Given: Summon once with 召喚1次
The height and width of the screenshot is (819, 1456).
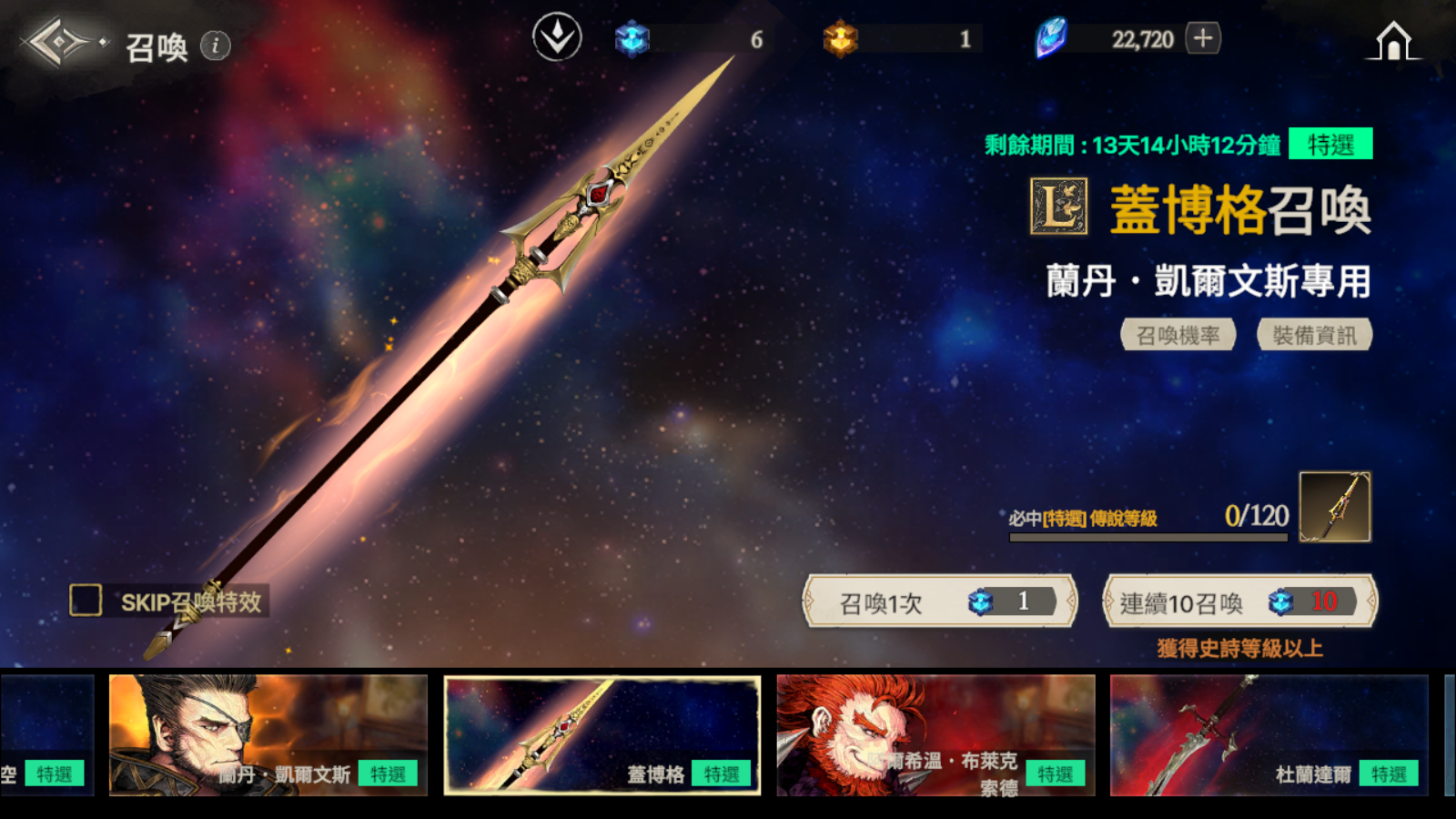Looking at the screenshot, I should pyautogui.click(x=940, y=602).
